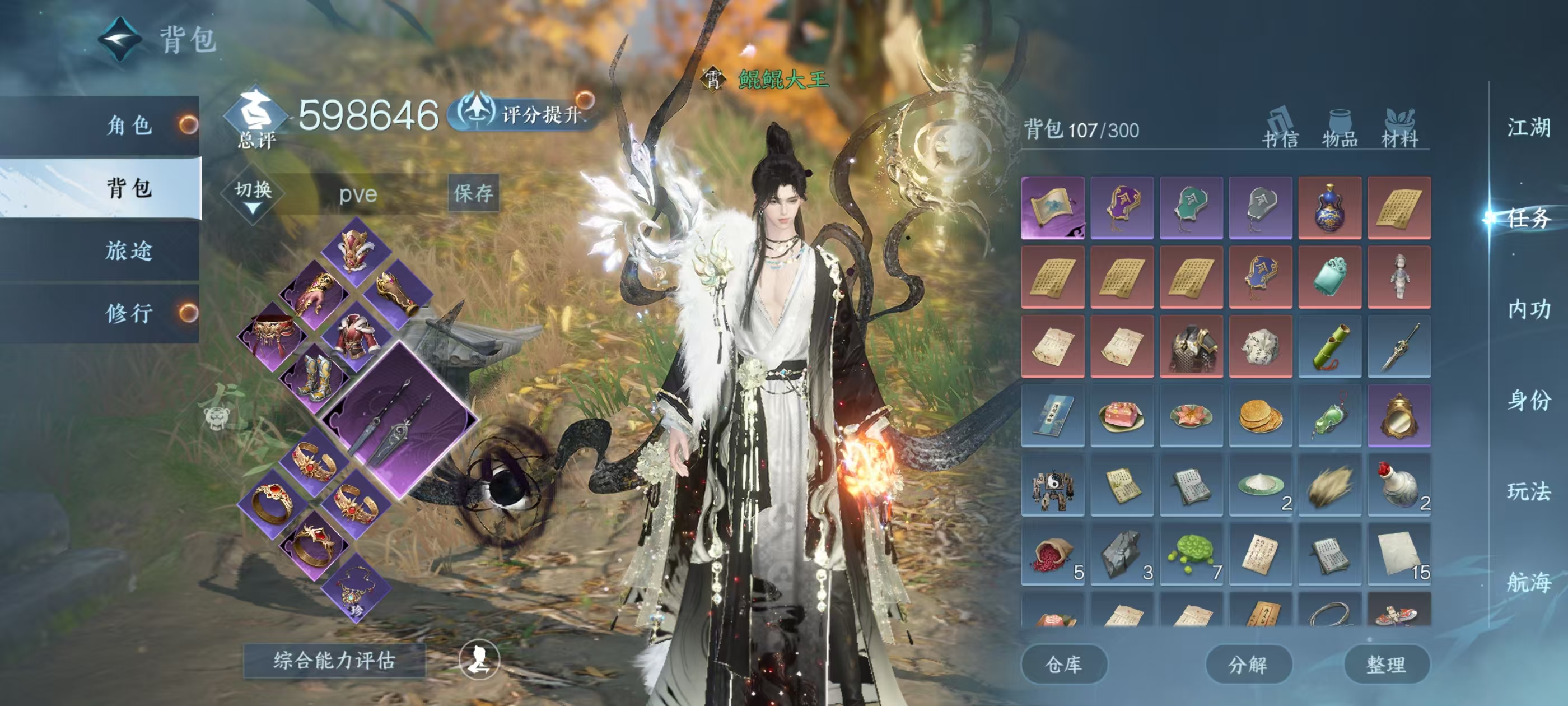Filter the bag by 书信 letters
This screenshot has width=1568, height=706.
[x=1280, y=129]
